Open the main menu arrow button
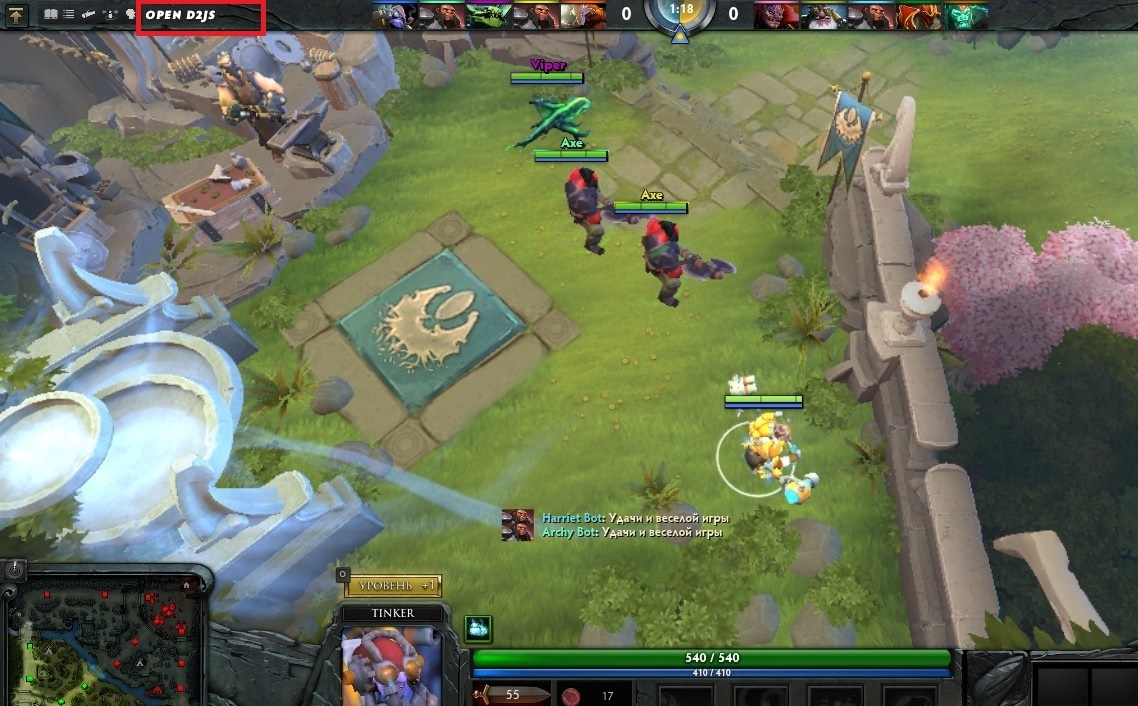Viewport: 1138px width, 706px height. coord(18,16)
